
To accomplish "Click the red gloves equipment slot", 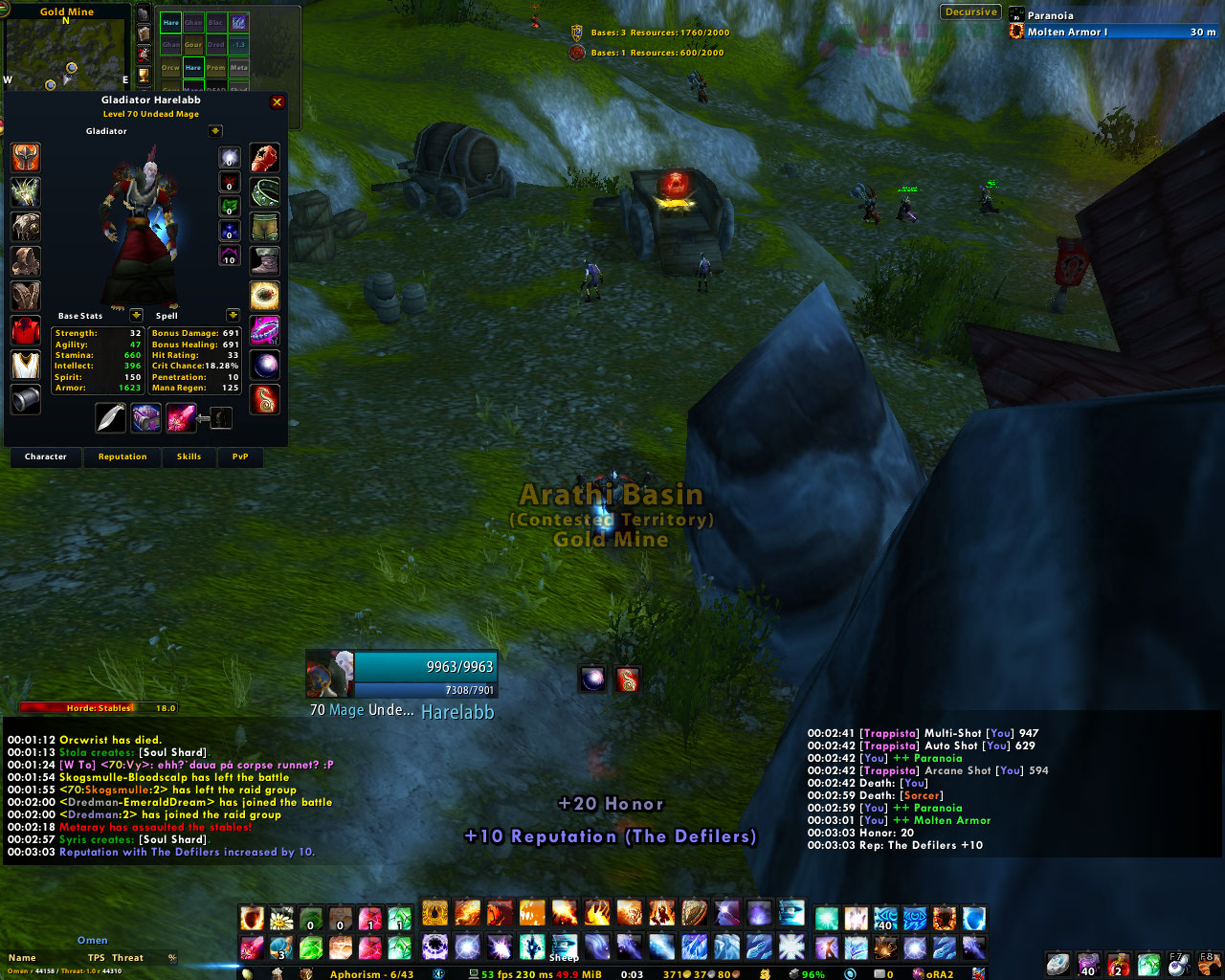I will click(x=265, y=158).
